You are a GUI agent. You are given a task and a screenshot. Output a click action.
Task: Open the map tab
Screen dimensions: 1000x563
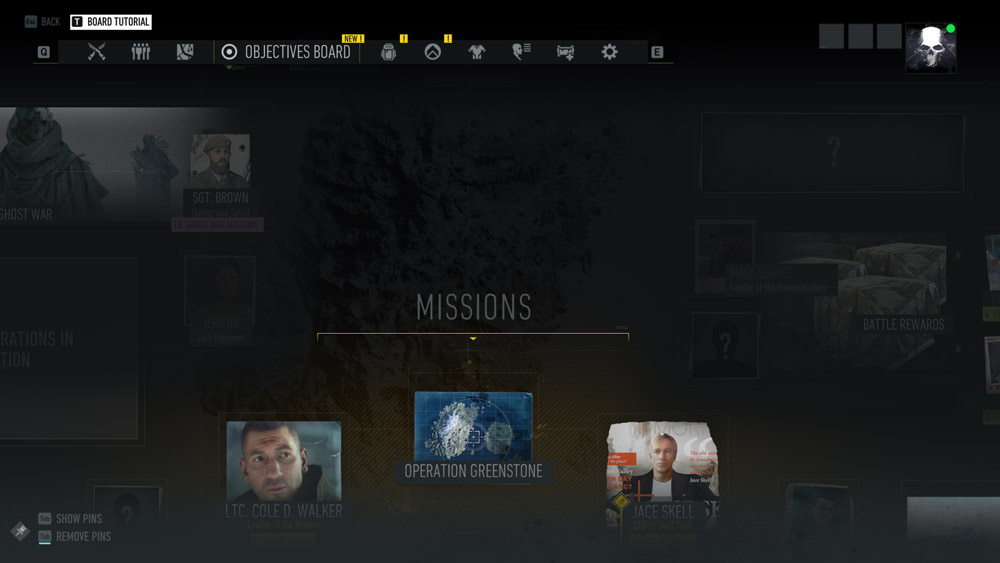coord(185,52)
